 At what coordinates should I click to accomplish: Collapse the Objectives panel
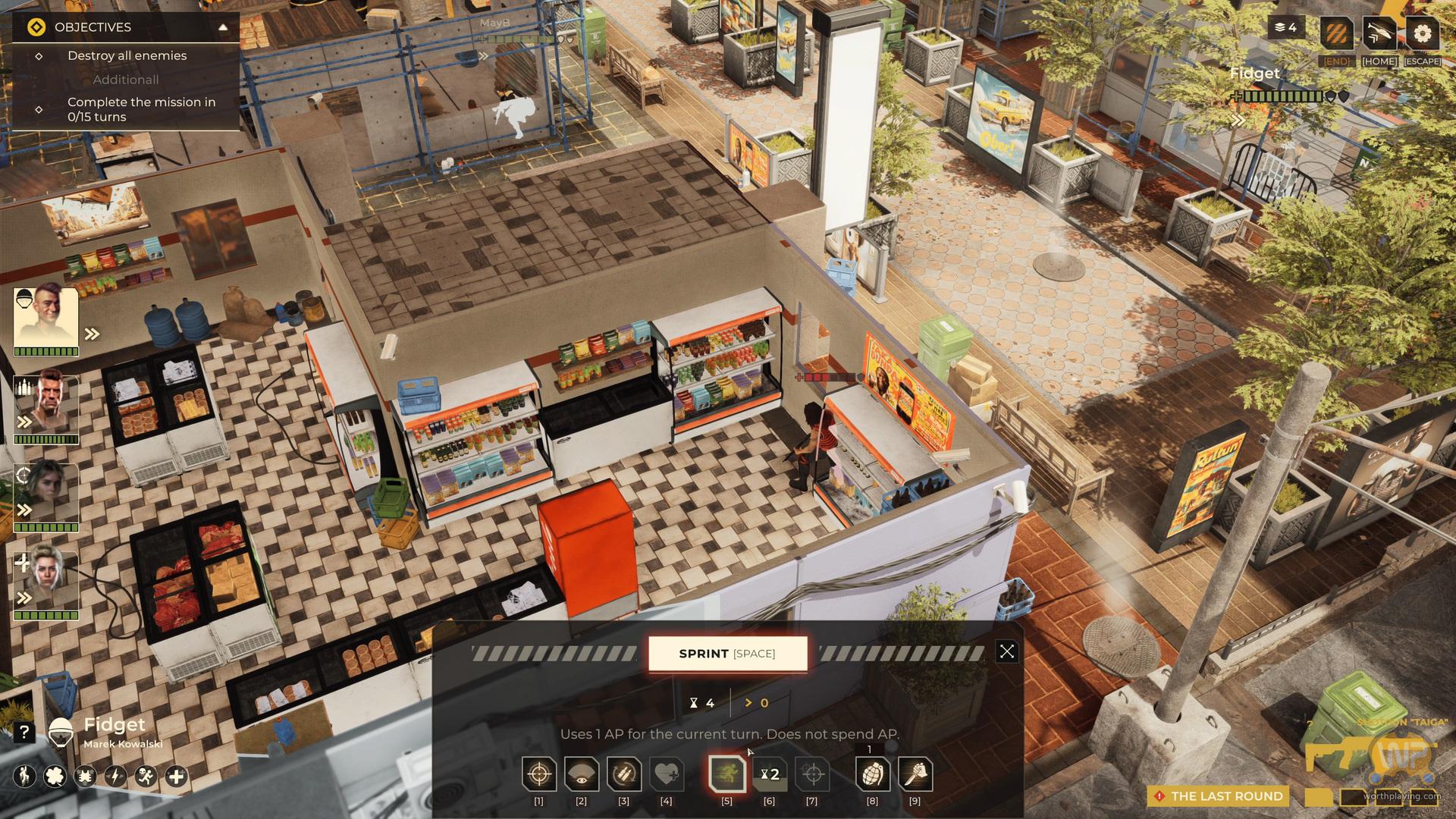[x=223, y=27]
